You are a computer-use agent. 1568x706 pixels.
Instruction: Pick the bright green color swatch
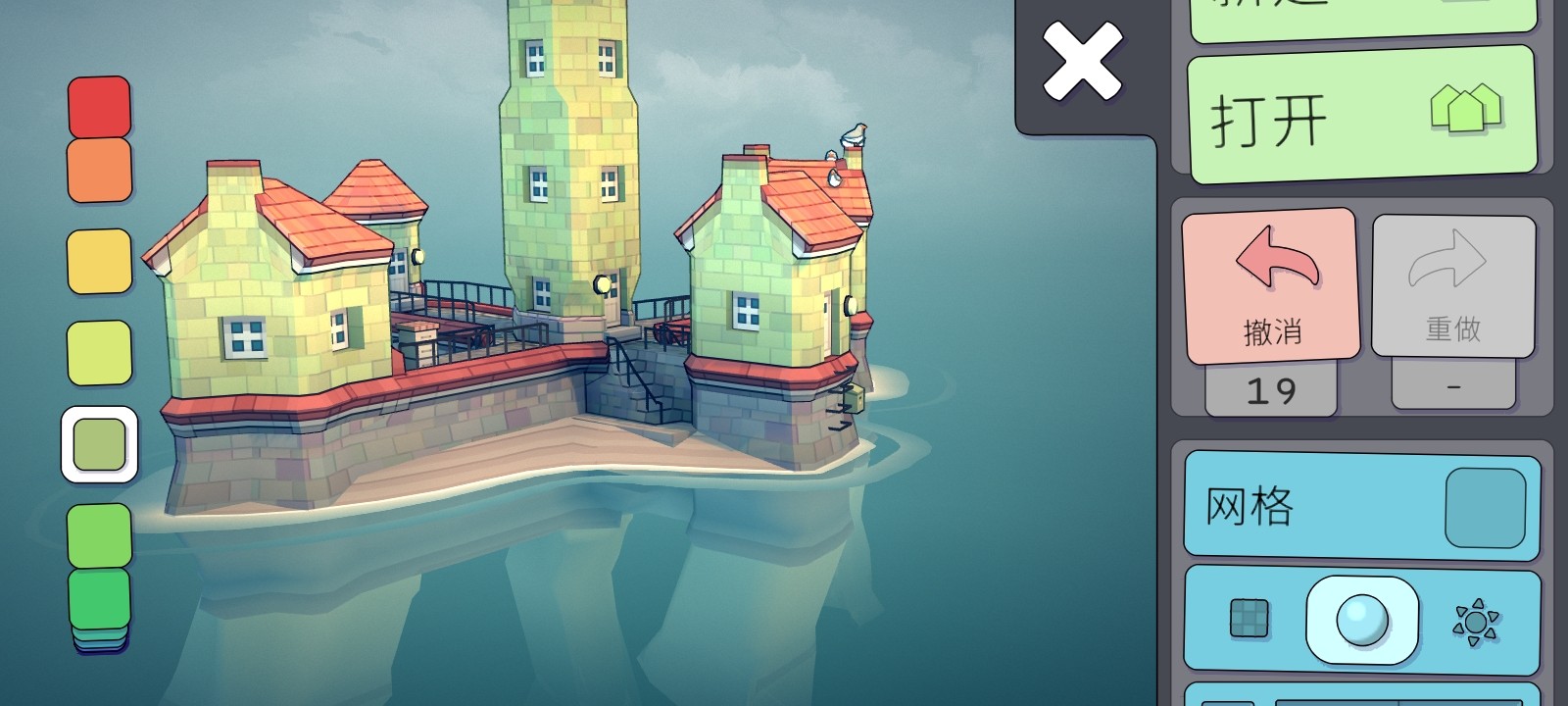[x=99, y=534]
